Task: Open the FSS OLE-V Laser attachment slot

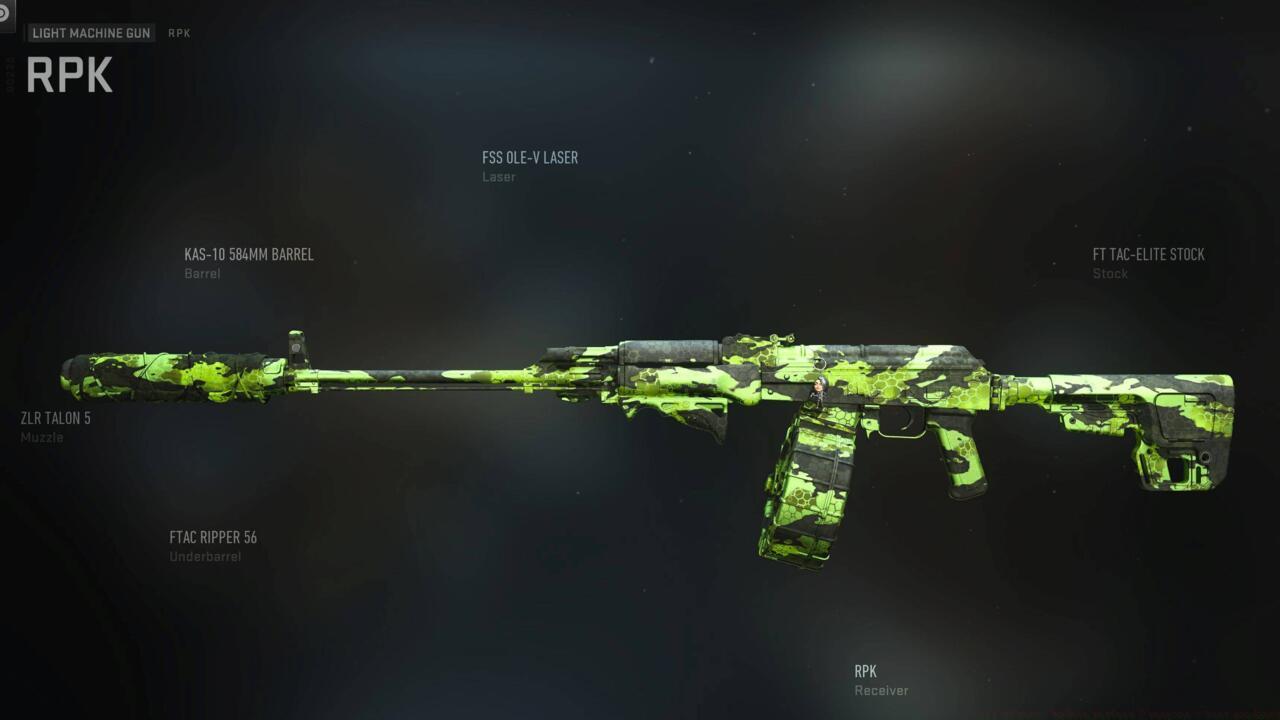Action: [x=529, y=157]
